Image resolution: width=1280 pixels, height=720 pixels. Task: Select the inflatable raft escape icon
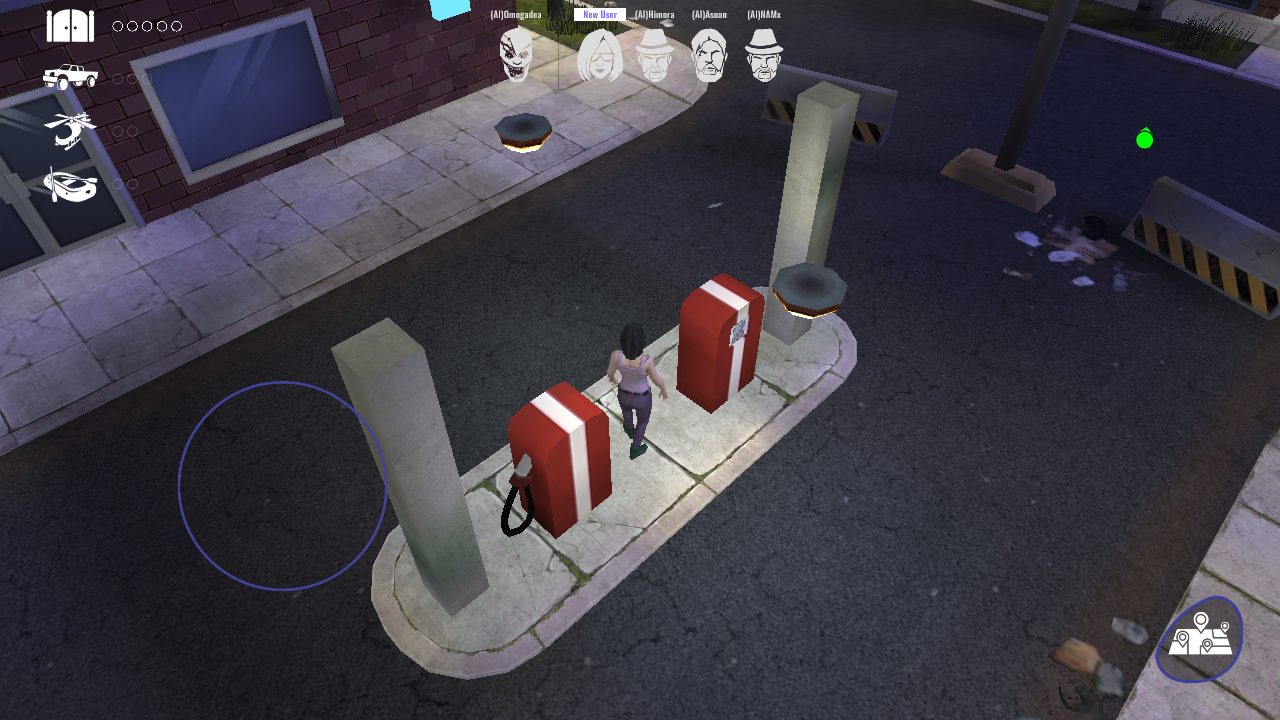[70, 184]
